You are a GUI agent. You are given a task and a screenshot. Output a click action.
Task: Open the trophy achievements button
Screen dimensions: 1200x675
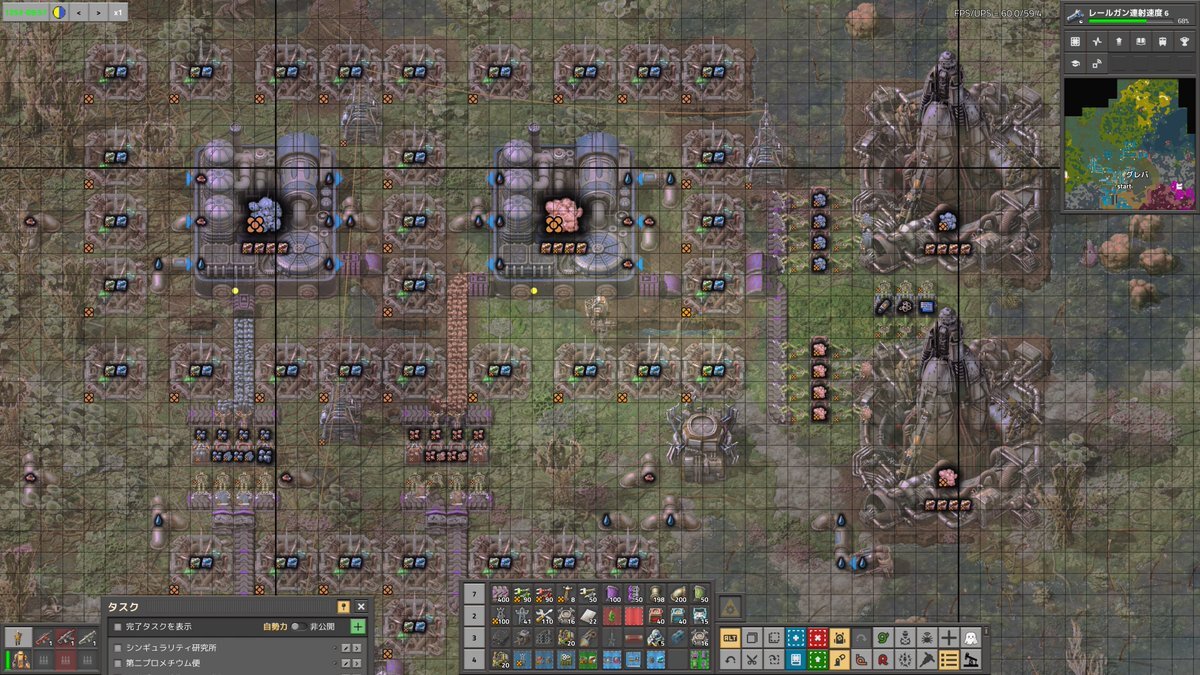point(1184,41)
